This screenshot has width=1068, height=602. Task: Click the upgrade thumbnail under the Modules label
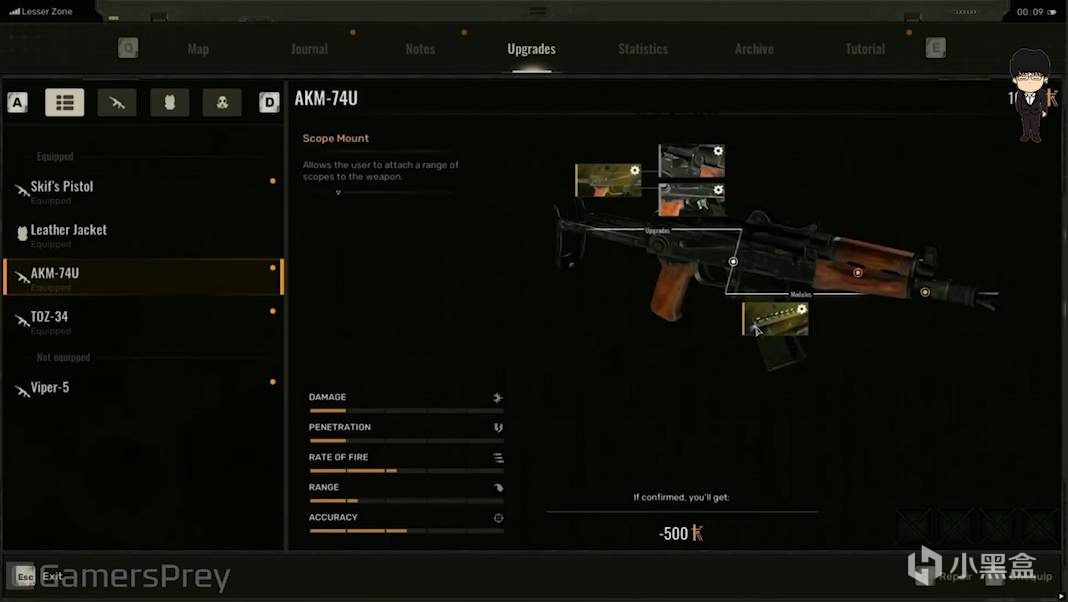tap(775, 319)
